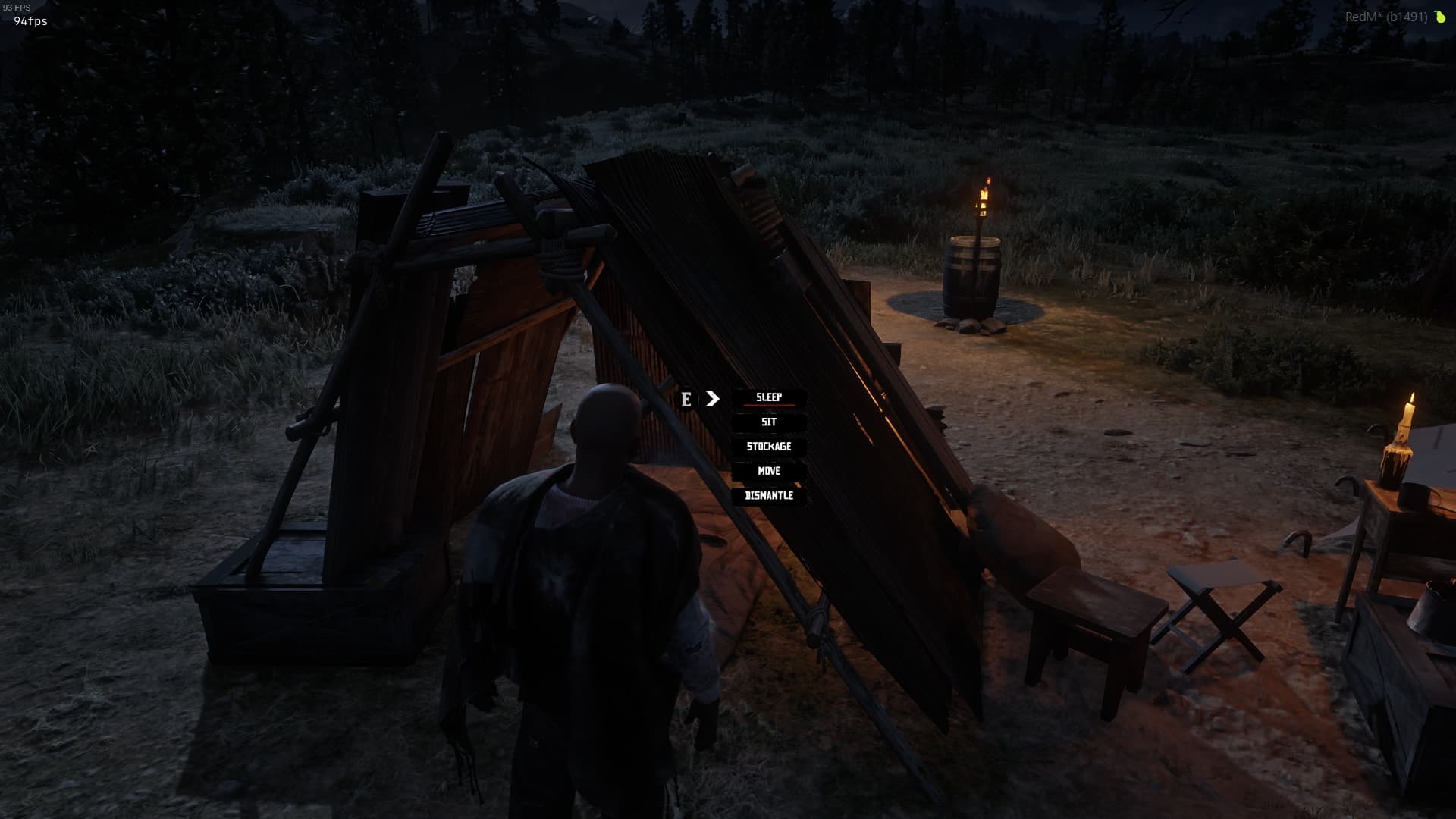Pick the Move tent option
The image size is (1456, 819).
click(768, 471)
